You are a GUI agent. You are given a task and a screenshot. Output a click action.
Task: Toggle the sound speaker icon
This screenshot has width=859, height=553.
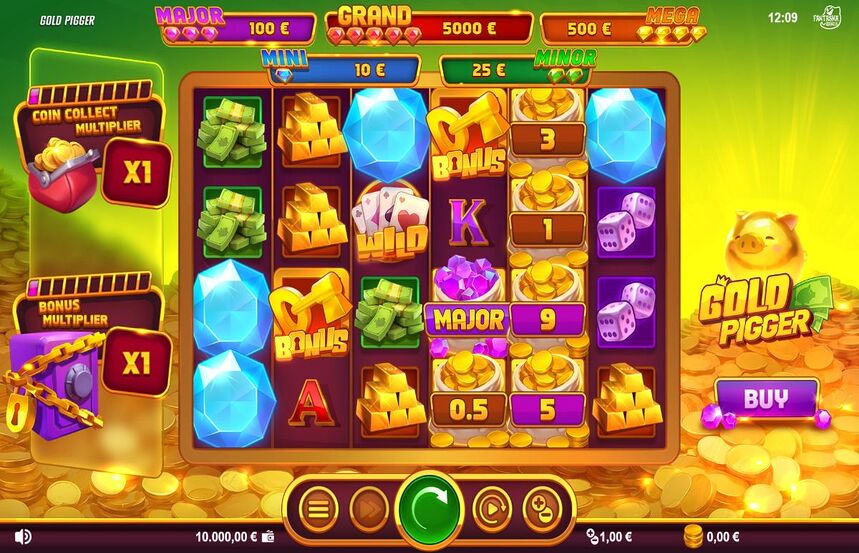click(22, 537)
